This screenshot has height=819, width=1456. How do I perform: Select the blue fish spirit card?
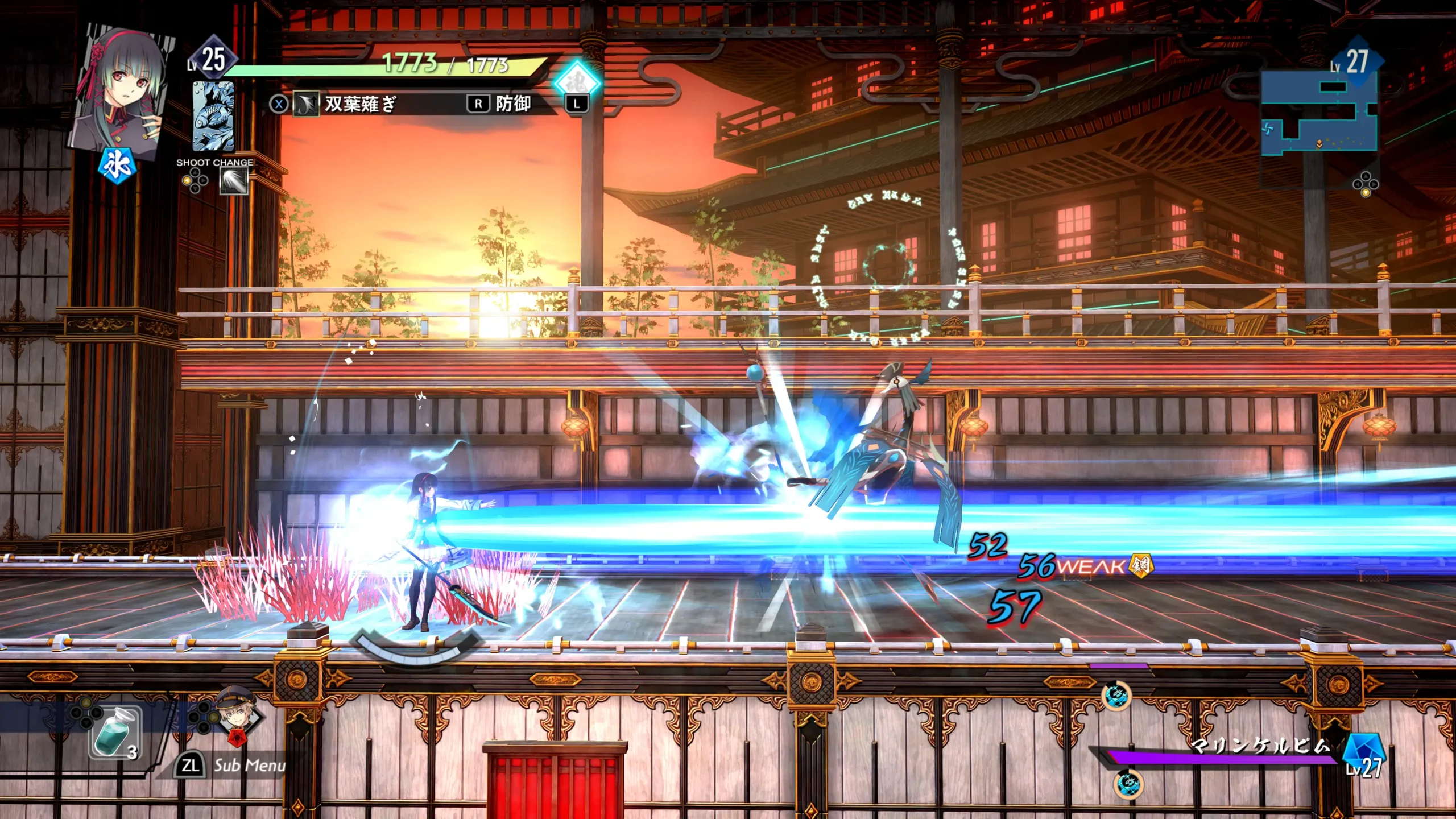[213, 115]
